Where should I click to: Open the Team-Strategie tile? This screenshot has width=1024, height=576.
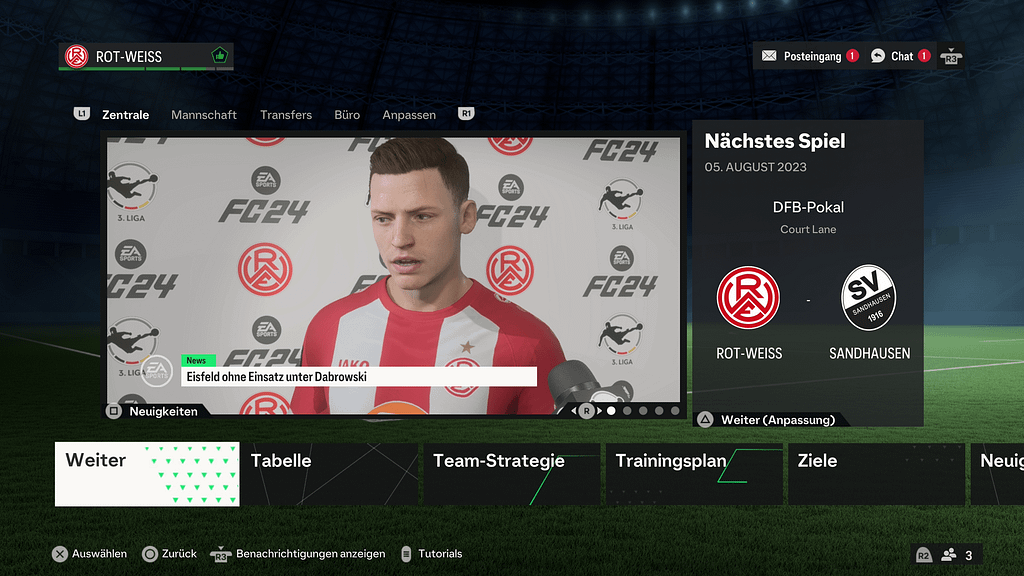(x=511, y=474)
